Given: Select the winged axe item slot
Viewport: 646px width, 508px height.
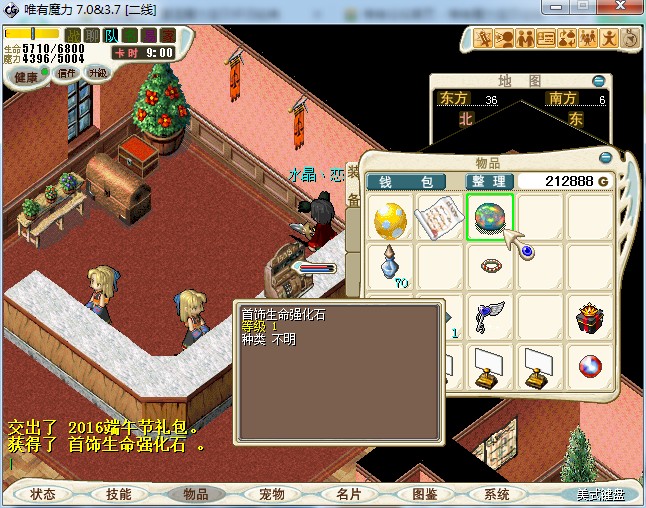Looking at the screenshot, I should pyautogui.click(x=490, y=316).
